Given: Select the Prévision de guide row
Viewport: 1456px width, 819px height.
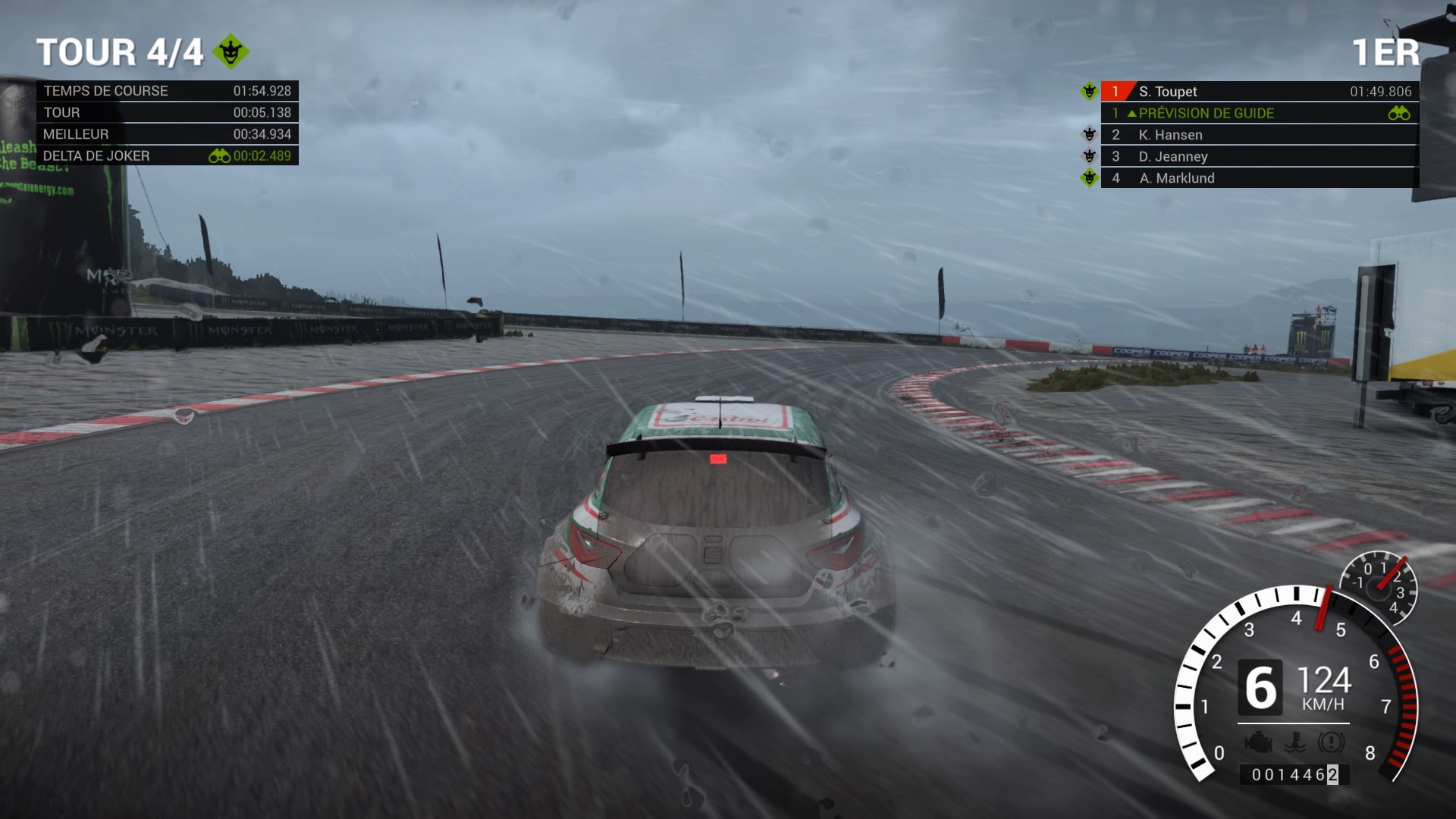Looking at the screenshot, I should coord(1259,114).
